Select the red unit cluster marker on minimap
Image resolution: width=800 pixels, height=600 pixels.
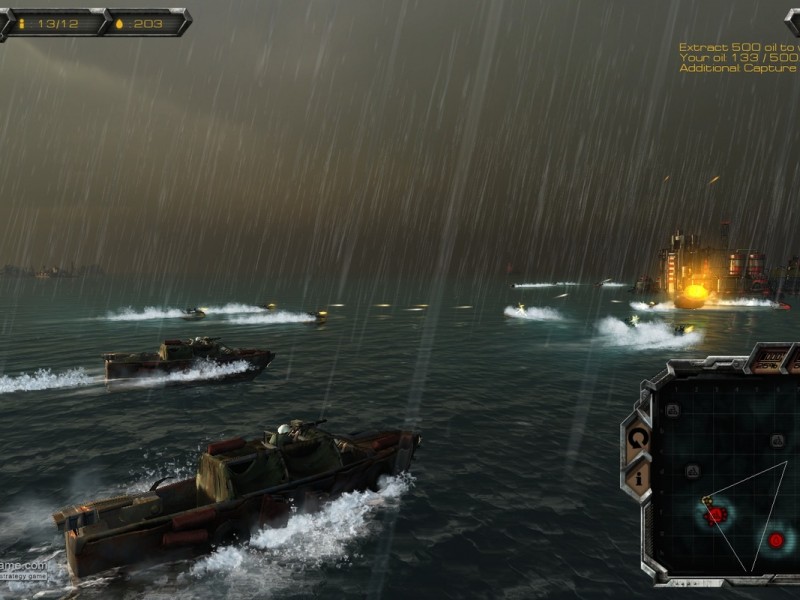715,514
